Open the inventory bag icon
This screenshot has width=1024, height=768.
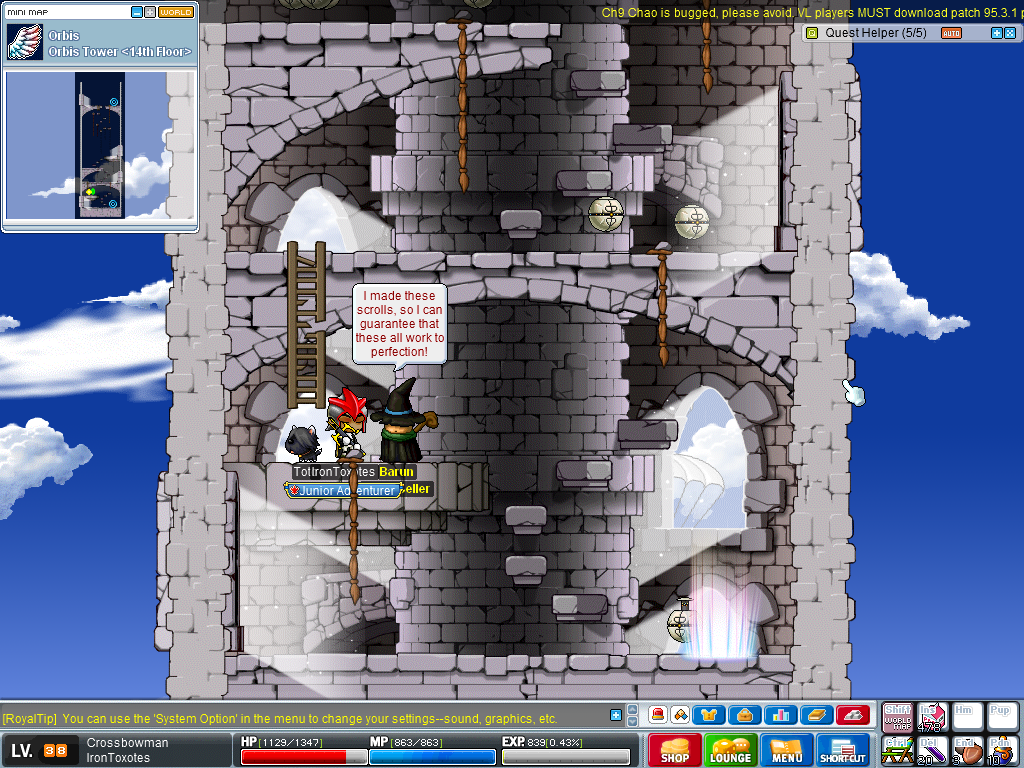(x=745, y=715)
